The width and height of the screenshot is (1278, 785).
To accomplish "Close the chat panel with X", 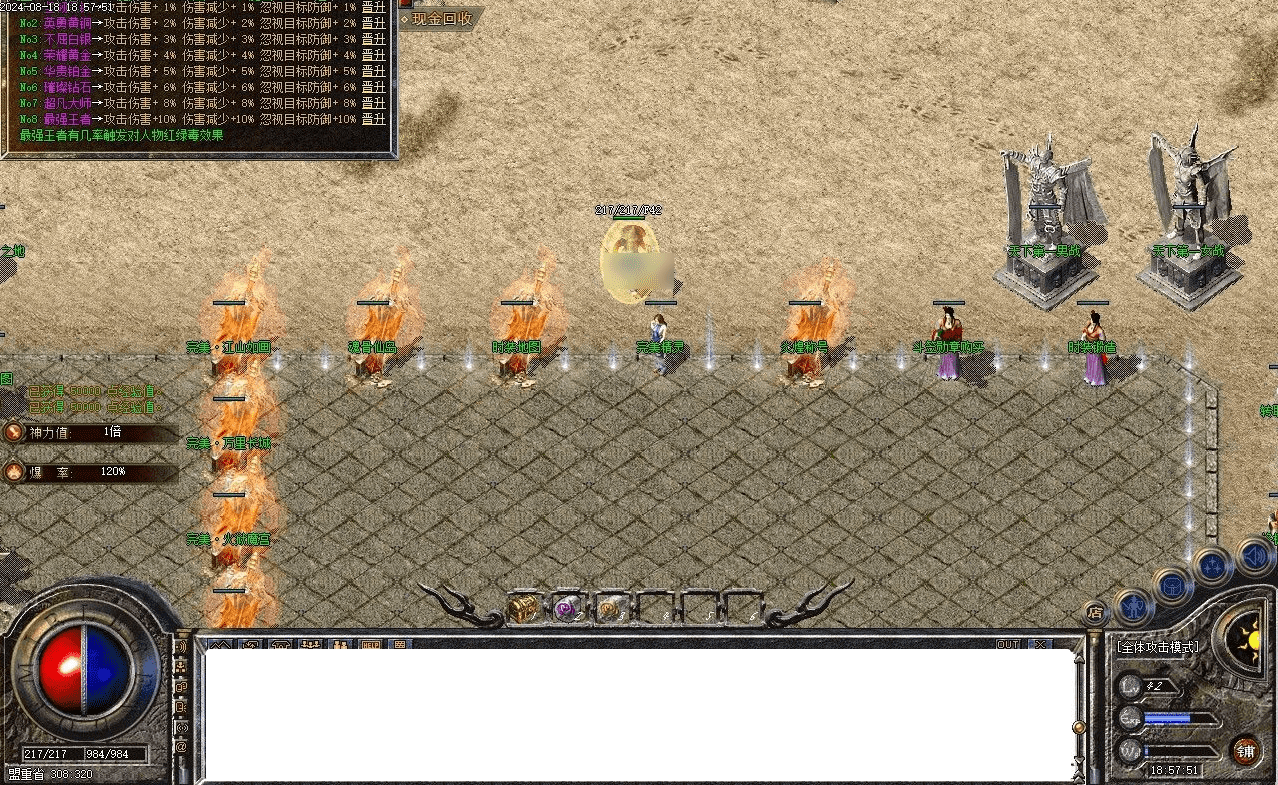I will point(1041,644).
